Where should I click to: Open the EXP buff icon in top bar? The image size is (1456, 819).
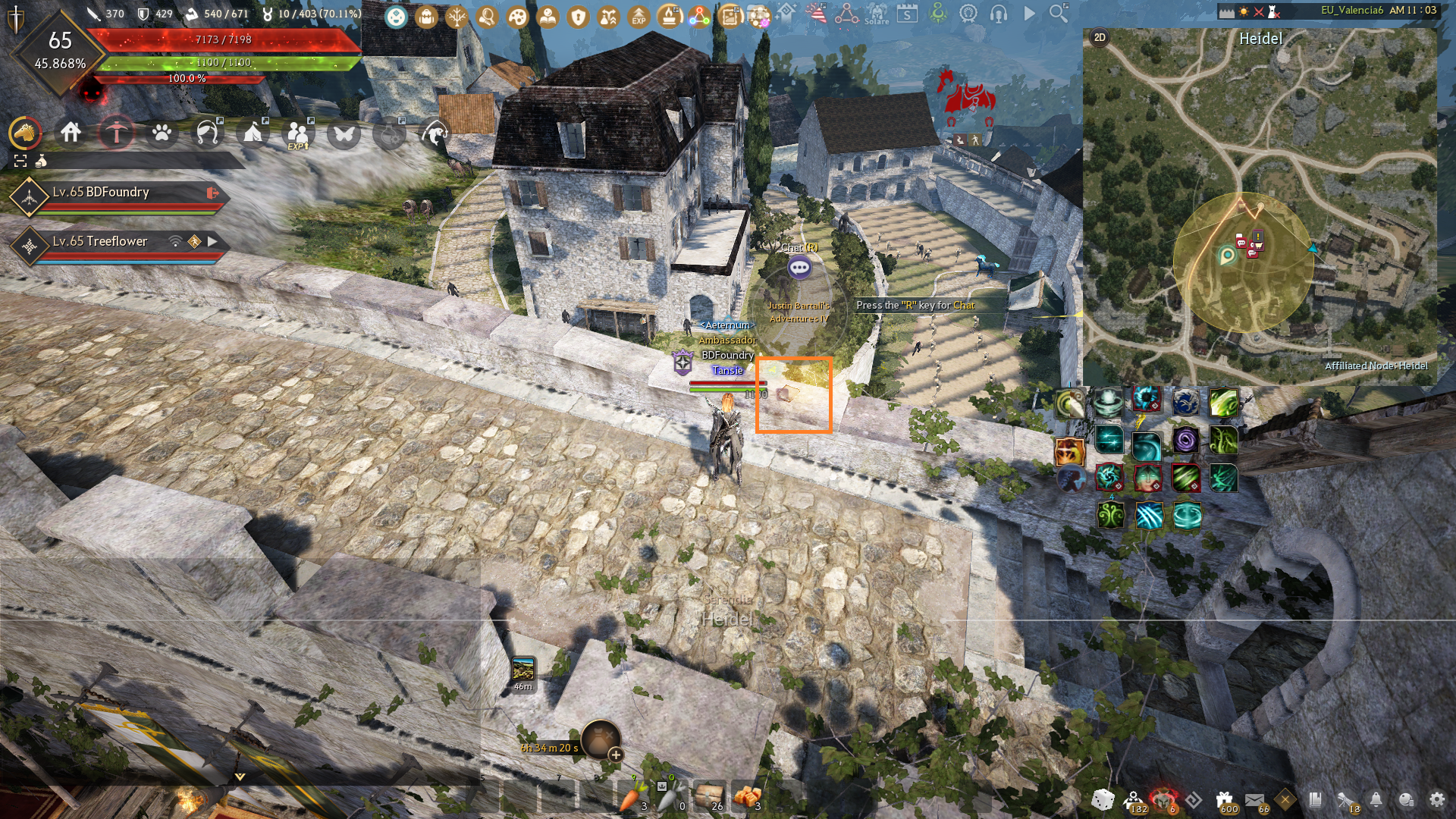coord(639,15)
